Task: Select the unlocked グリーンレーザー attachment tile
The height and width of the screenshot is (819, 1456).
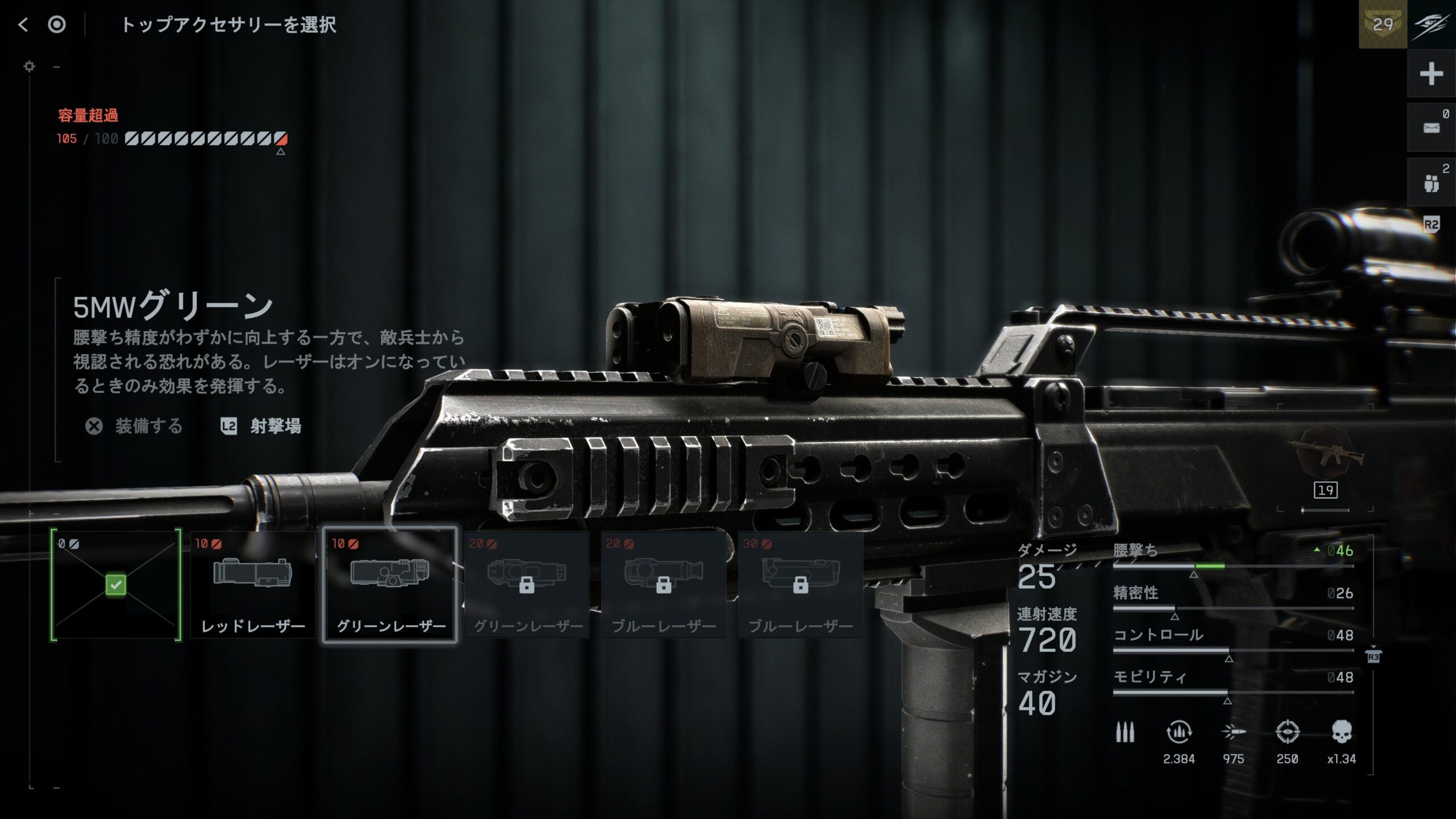Action: 390,585
